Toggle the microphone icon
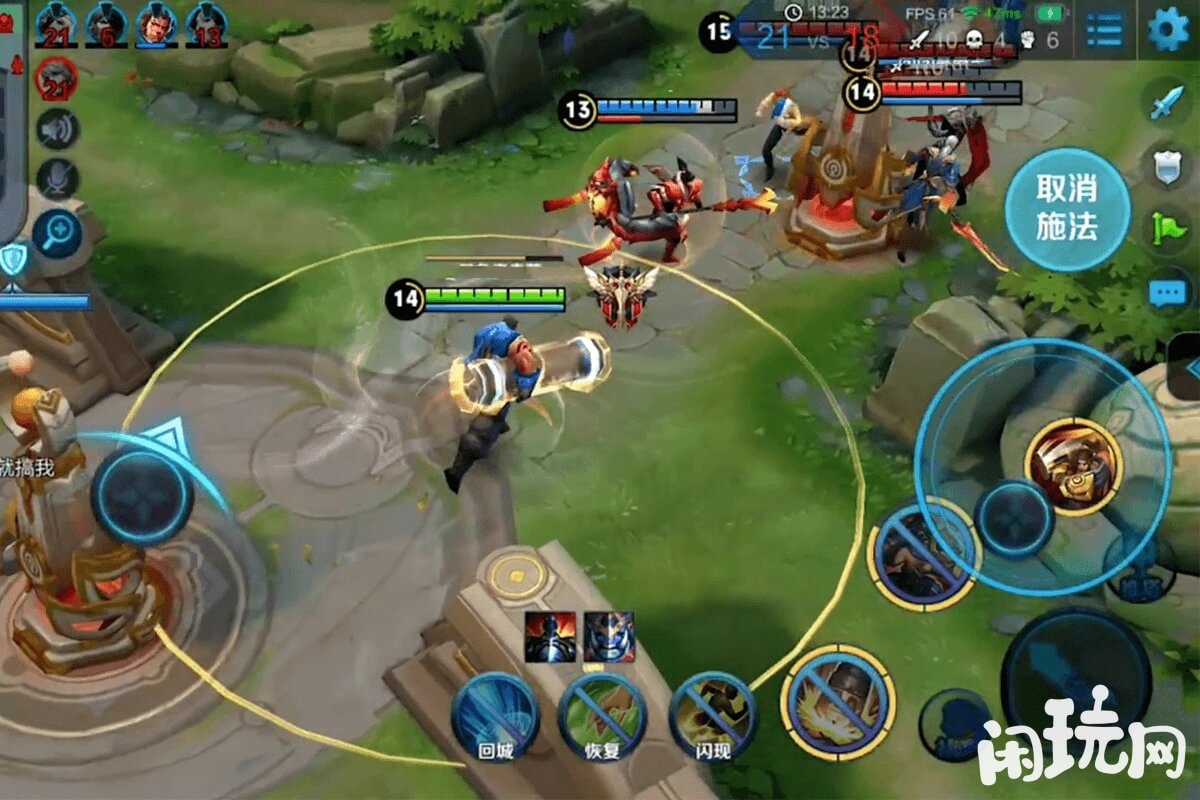The width and height of the screenshot is (1200, 800). (58, 179)
